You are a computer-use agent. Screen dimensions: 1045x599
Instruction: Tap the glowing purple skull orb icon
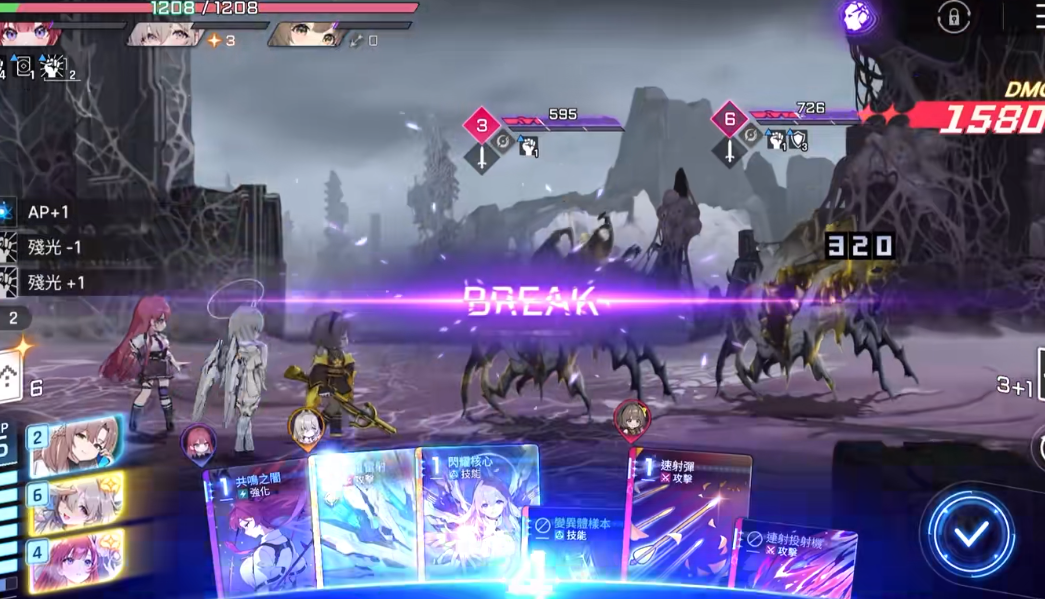click(858, 17)
